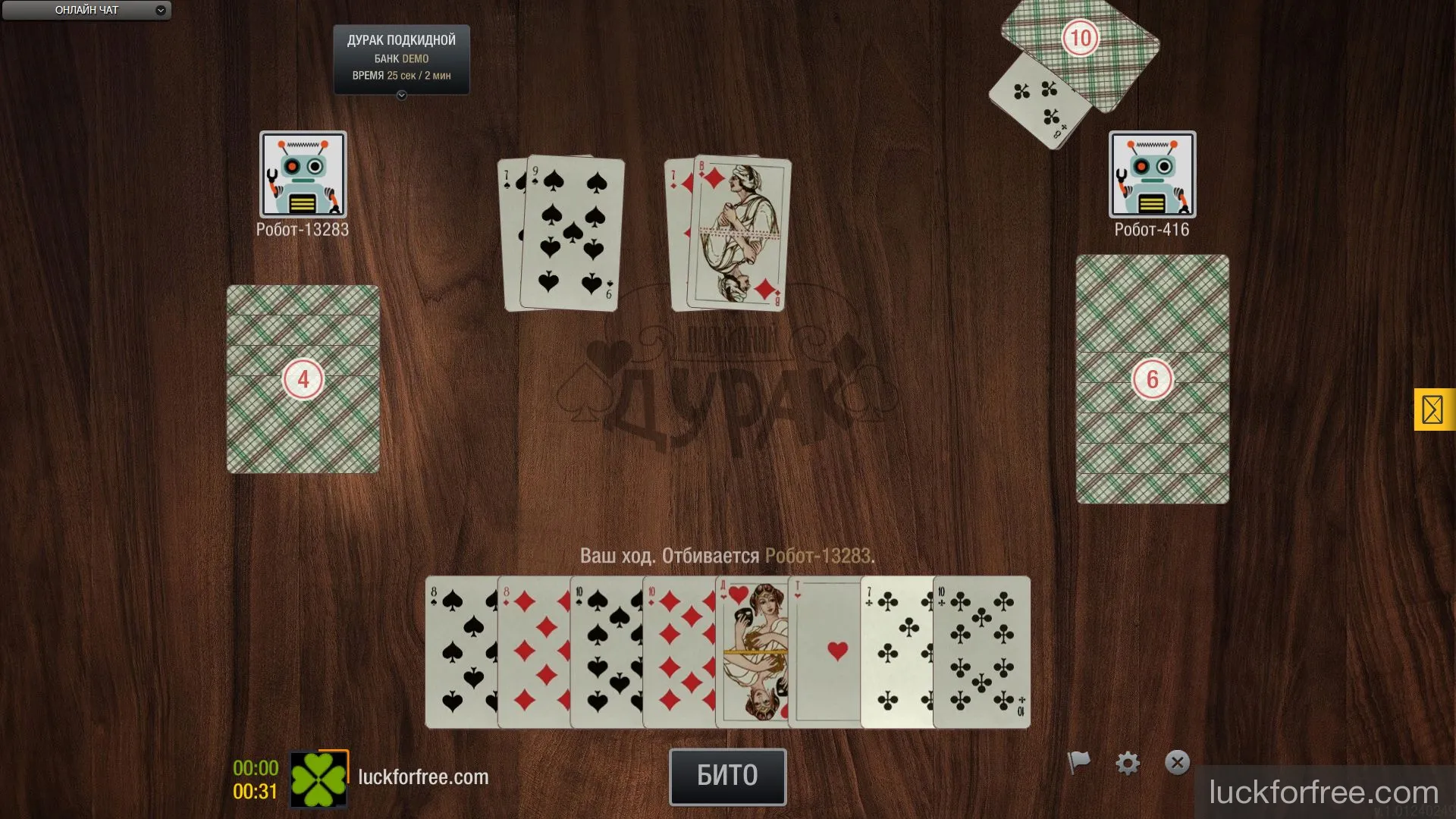Click the БИТО button
This screenshot has height=819, width=1456.
727,776
